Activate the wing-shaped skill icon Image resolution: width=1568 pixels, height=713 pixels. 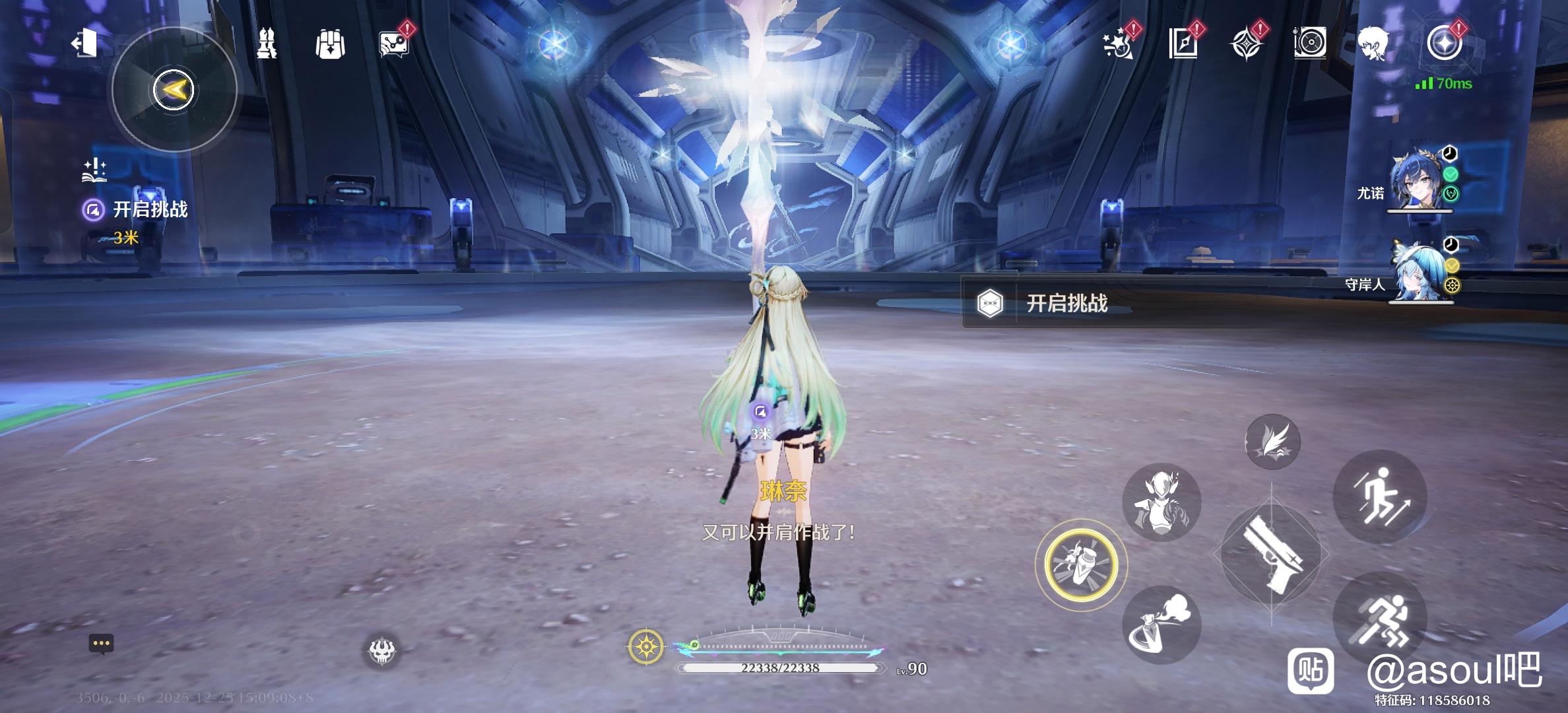(1272, 442)
